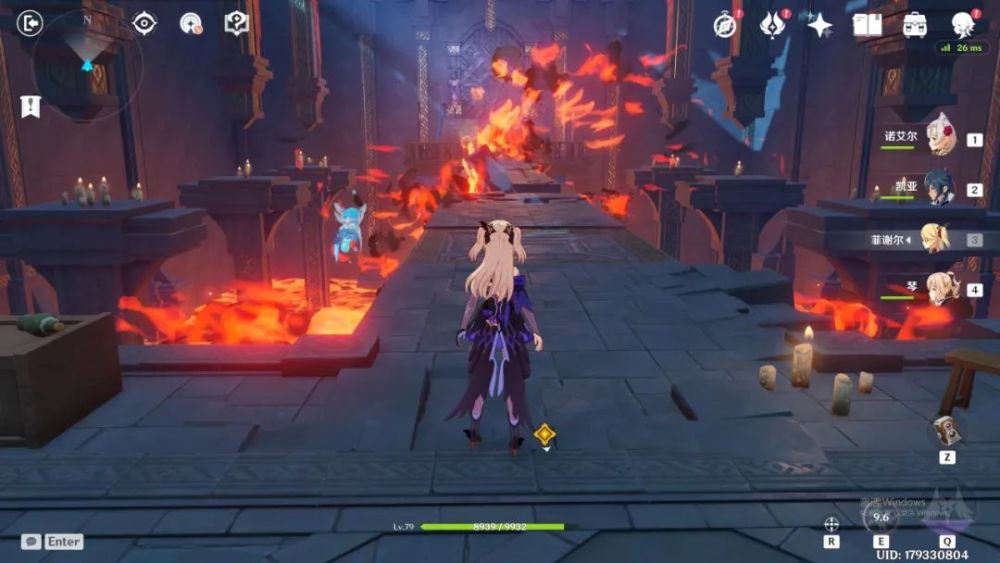Switch to party member 凯亚
The width and height of the screenshot is (1000, 563).
coord(940,188)
